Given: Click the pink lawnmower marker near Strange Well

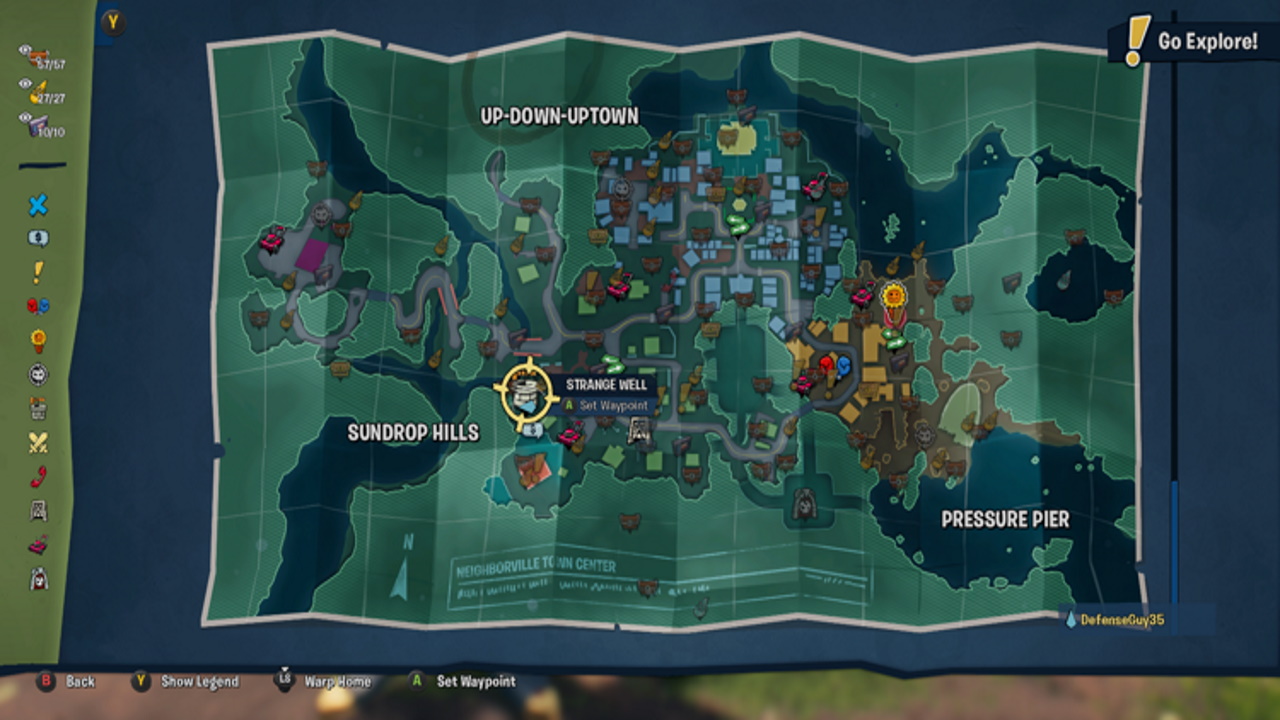Looking at the screenshot, I should [x=571, y=433].
